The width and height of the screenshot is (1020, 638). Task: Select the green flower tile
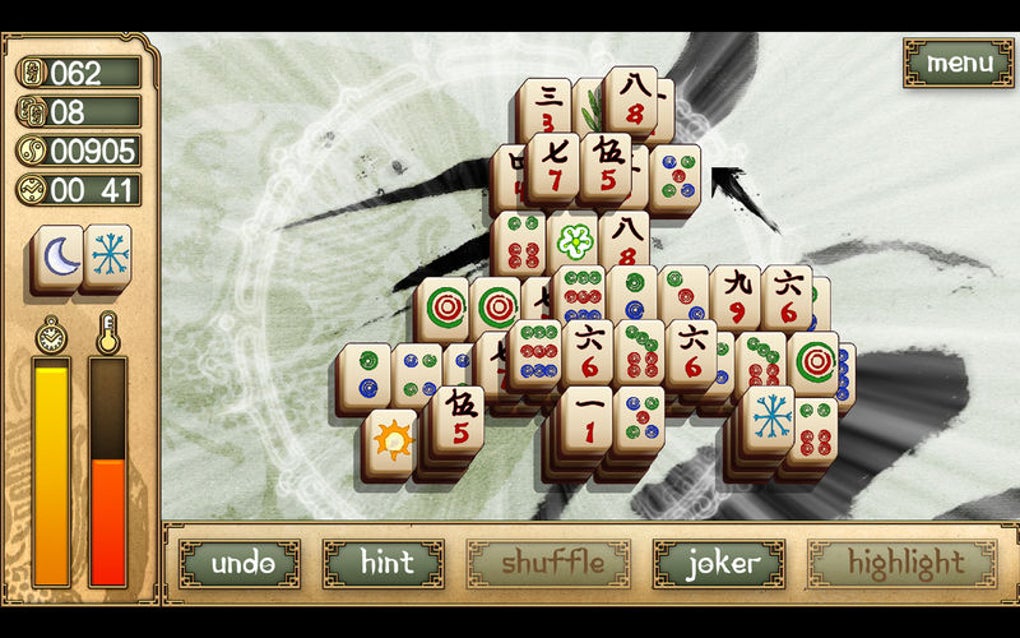(x=574, y=241)
